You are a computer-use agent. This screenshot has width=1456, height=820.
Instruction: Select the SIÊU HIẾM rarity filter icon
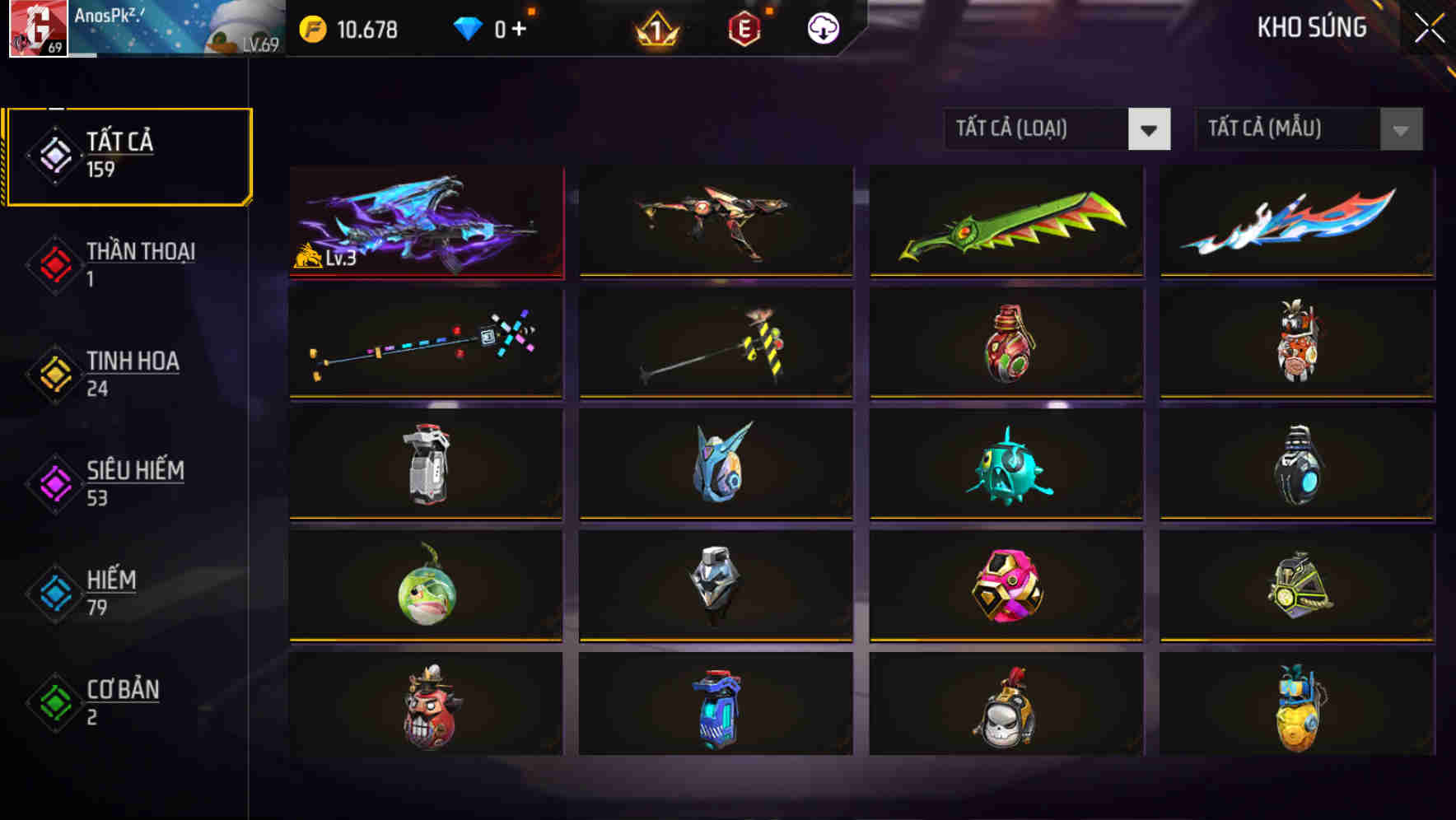pyautogui.click(x=53, y=482)
